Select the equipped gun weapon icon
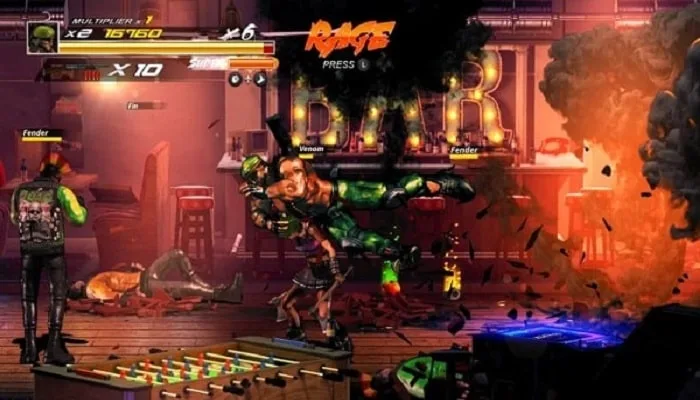This screenshot has width=700, height=400. (x=72, y=72)
